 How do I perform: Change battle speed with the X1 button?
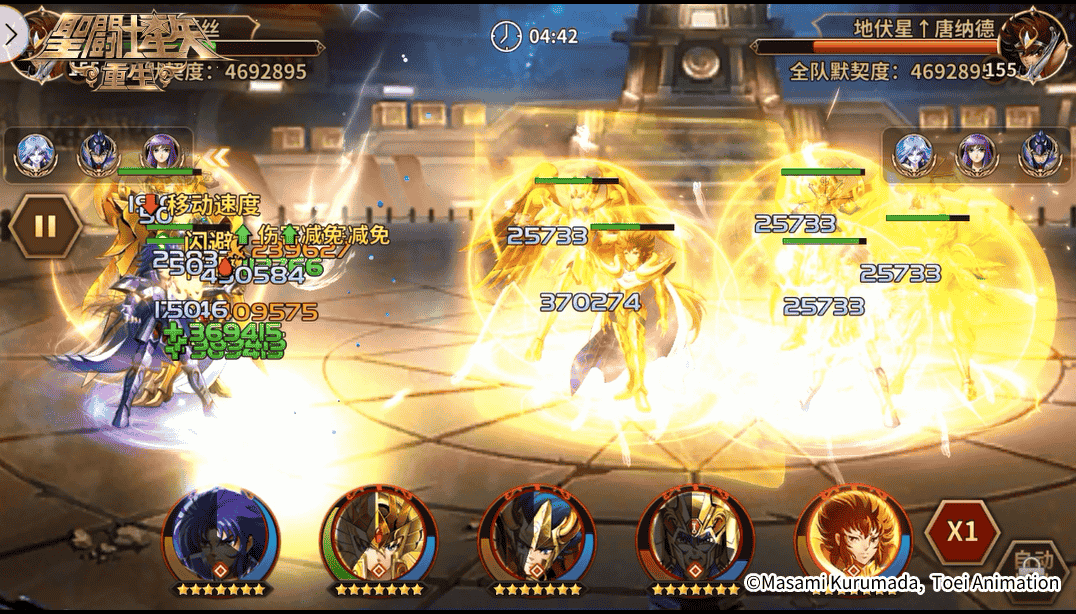(961, 531)
